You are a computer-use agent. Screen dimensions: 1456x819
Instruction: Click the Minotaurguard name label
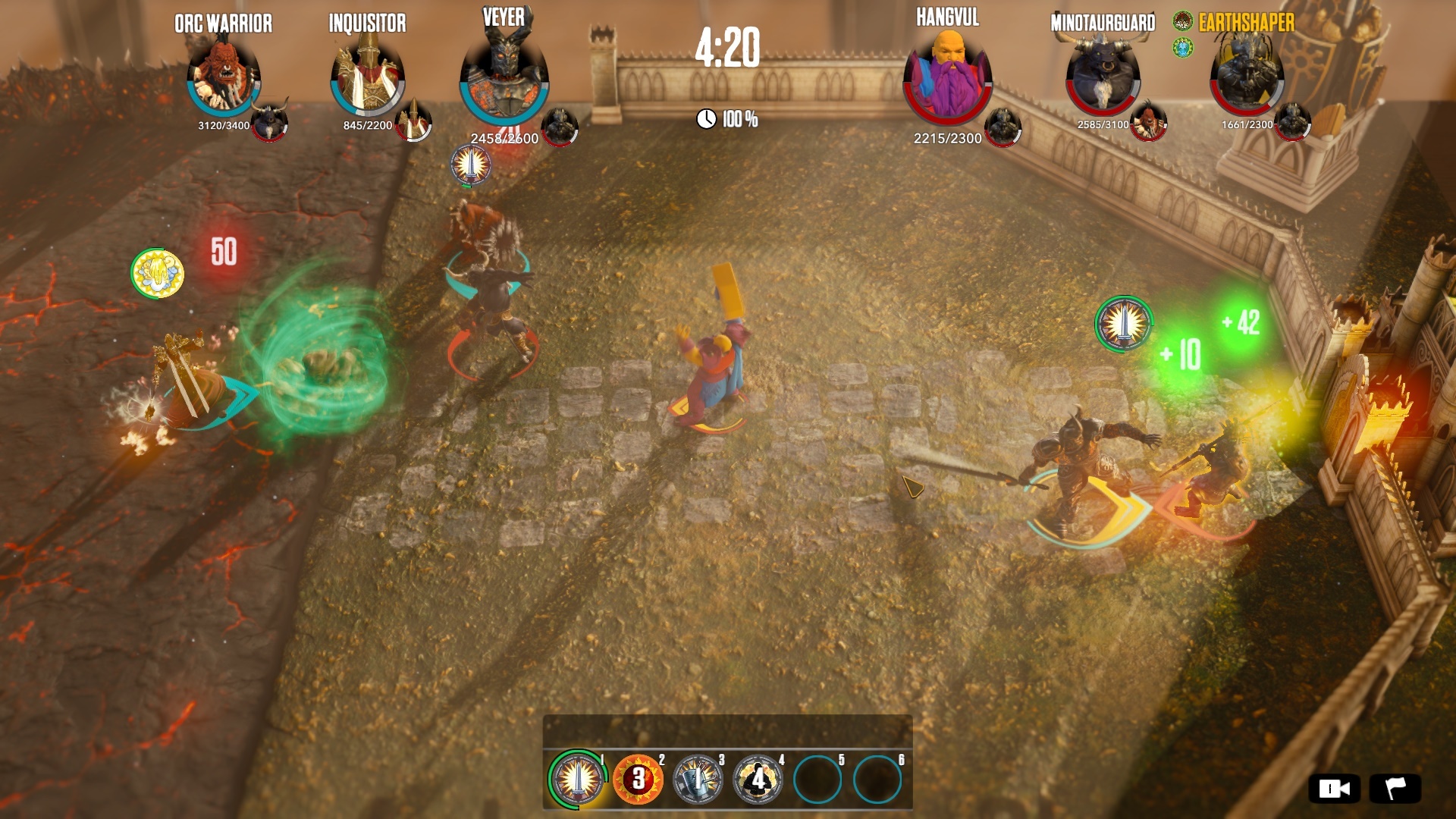(x=1101, y=23)
